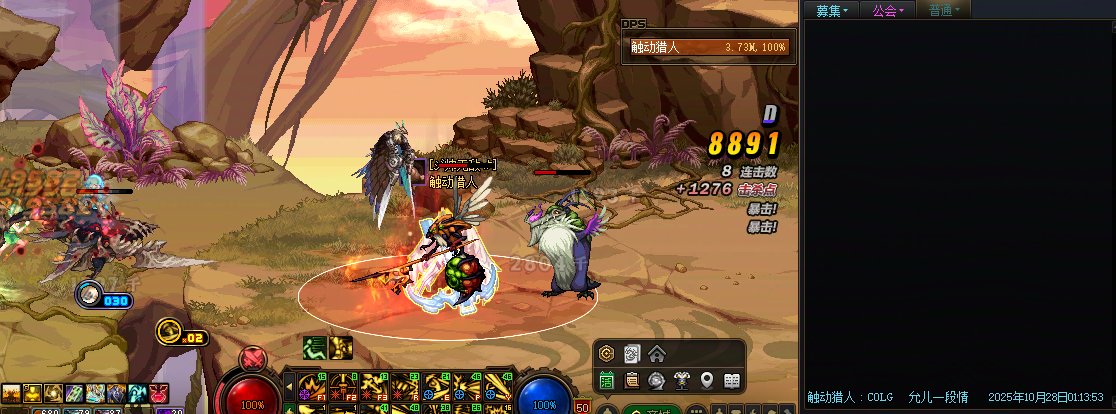
Task: Open the 公会 guild chat tab
Action: pyautogui.click(x=887, y=10)
